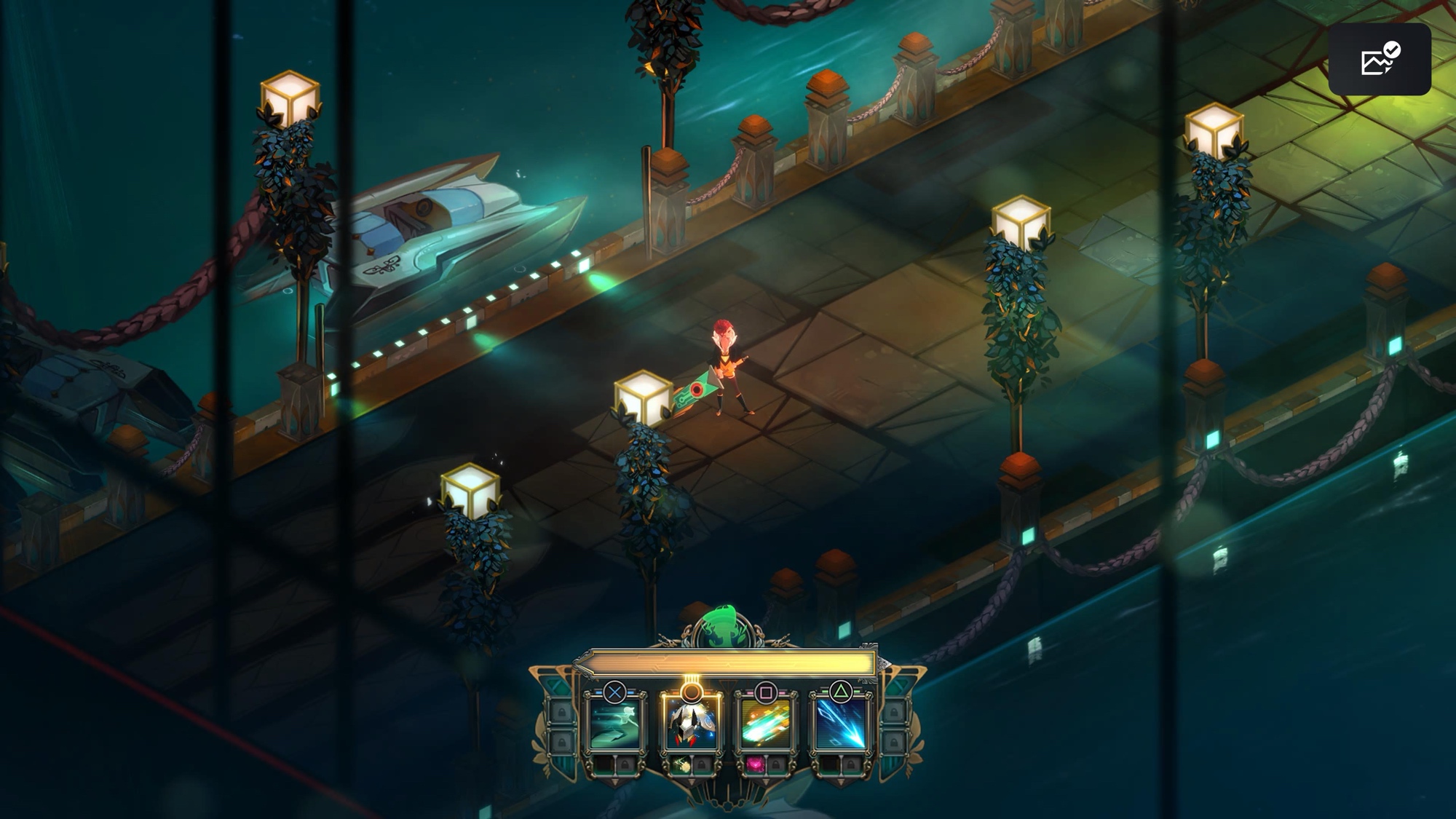The width and height of the screenshot is (1456, 819).
Task: Select the green spark upgrade slot
Action: [681, 764]
